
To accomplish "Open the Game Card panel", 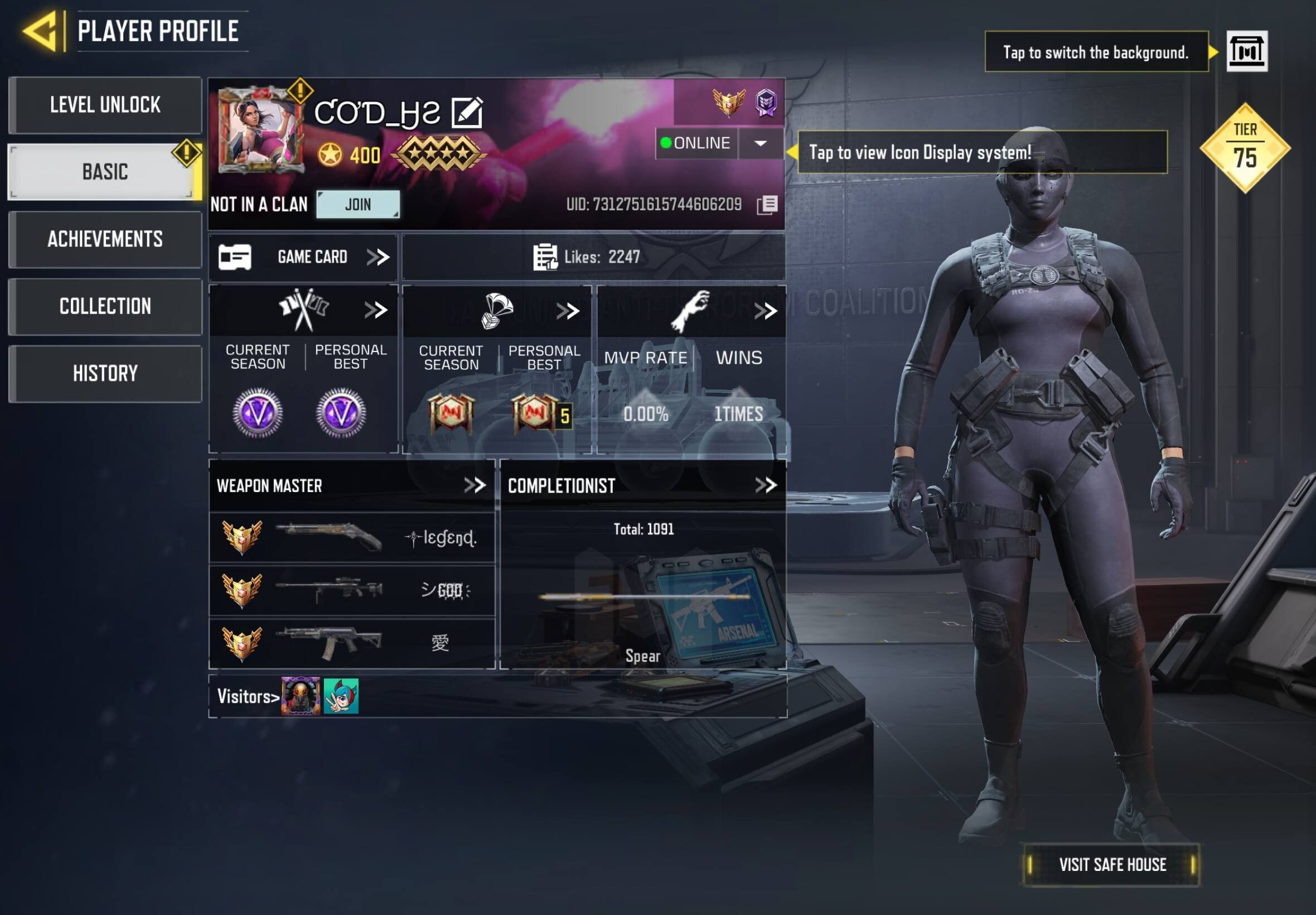I will coord(304,257).
